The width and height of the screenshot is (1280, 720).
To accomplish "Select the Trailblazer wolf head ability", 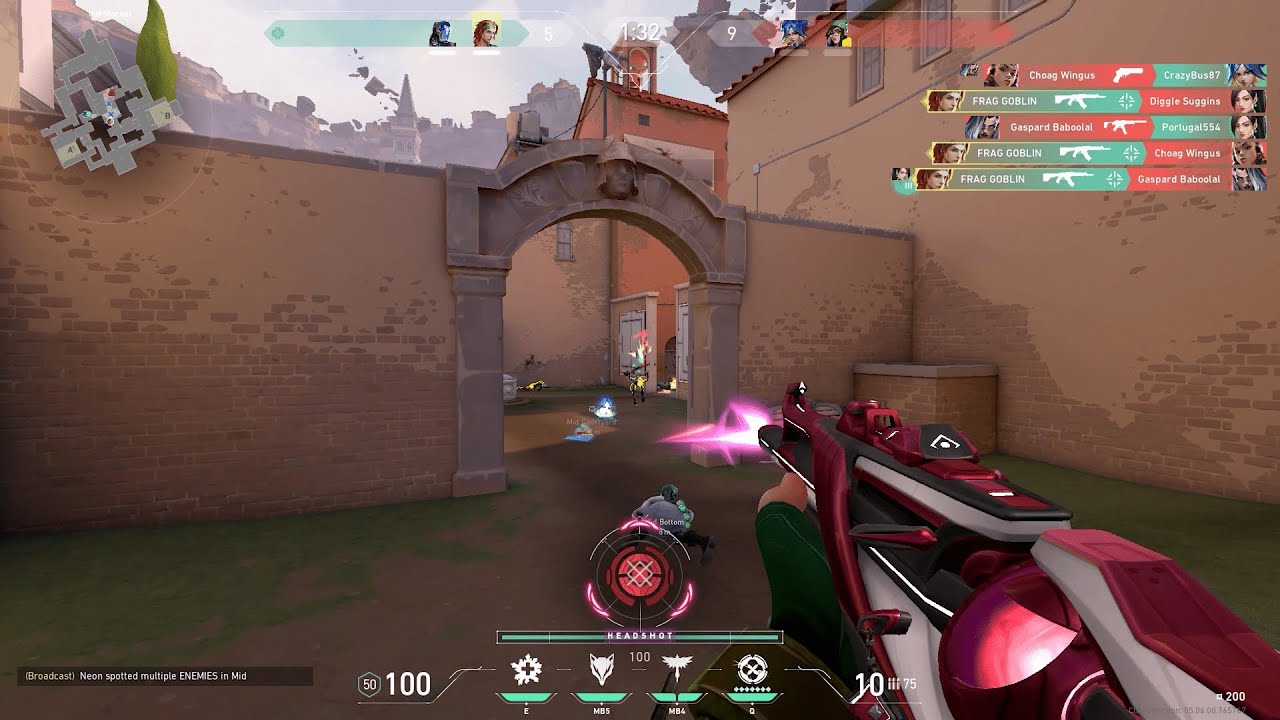I will tap(600, 669).
